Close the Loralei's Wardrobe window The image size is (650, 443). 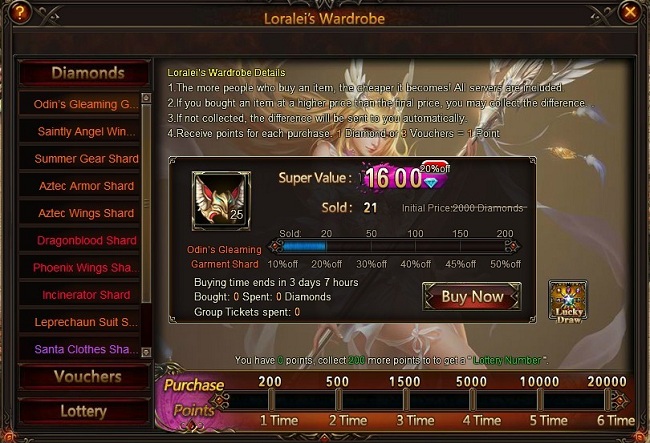click(629, 13)
